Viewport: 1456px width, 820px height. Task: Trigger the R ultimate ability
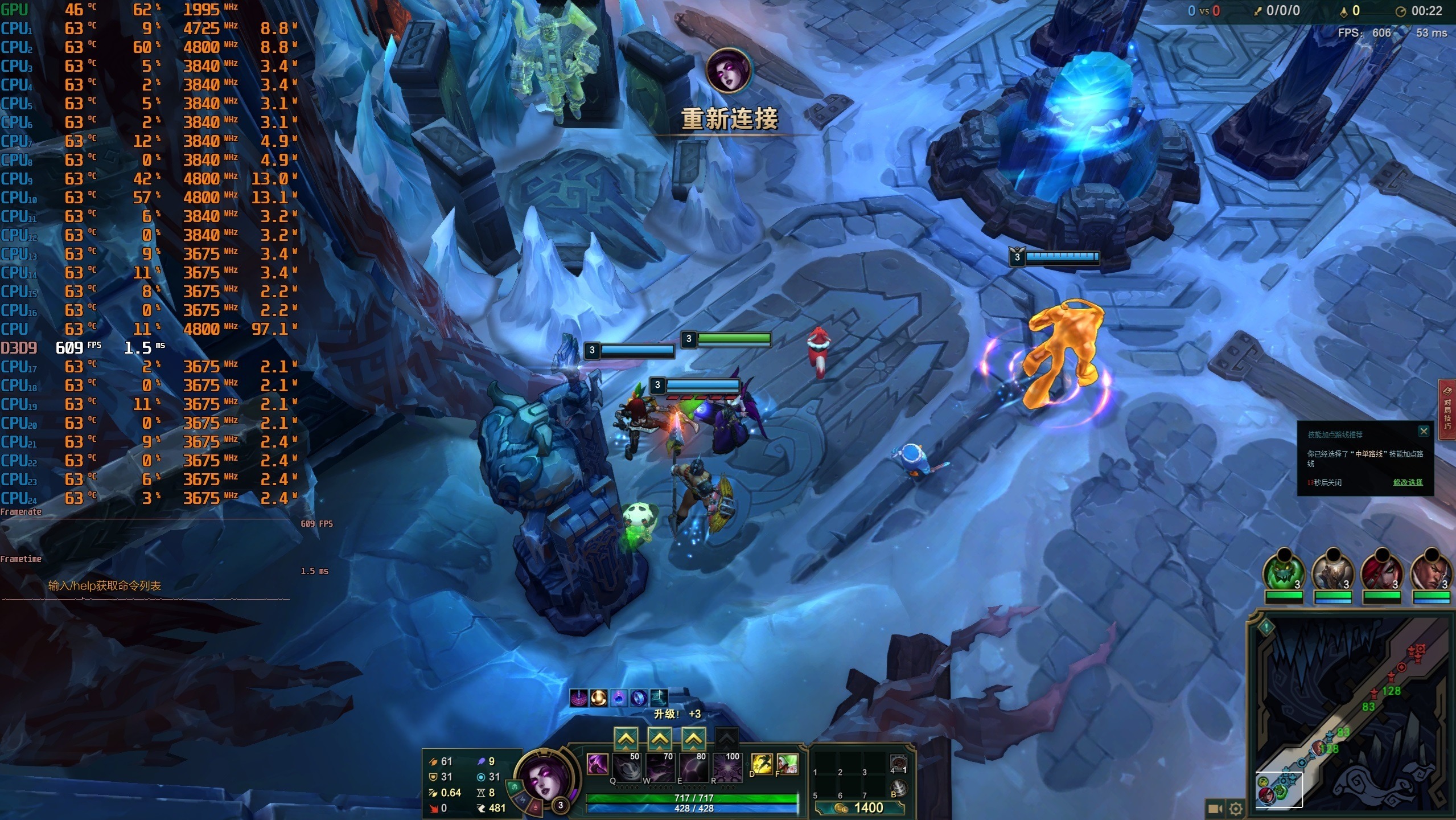(x=727, y=768)
